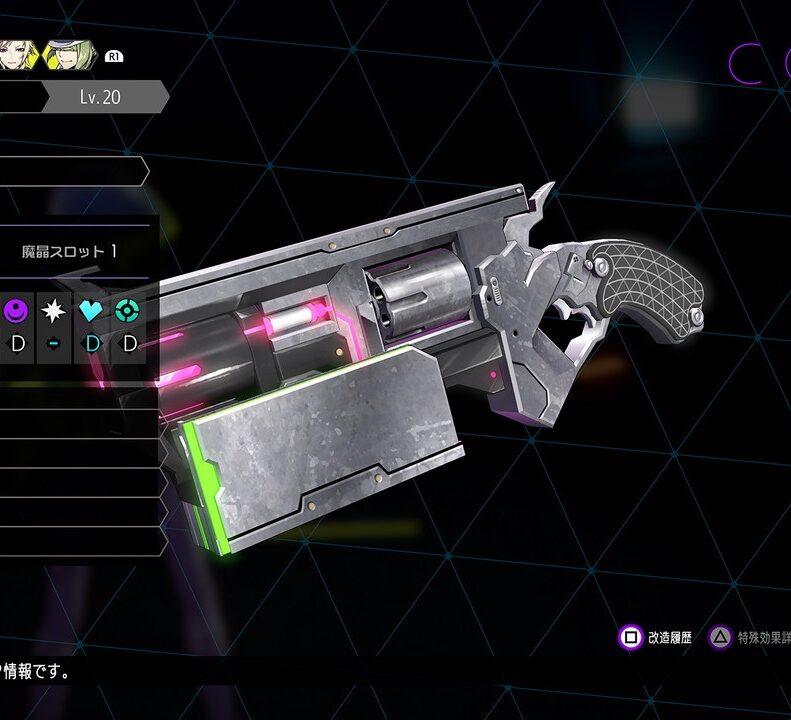Choose the blonde-haired character portrait
791x720 pixels.
[x=18, y=53]
